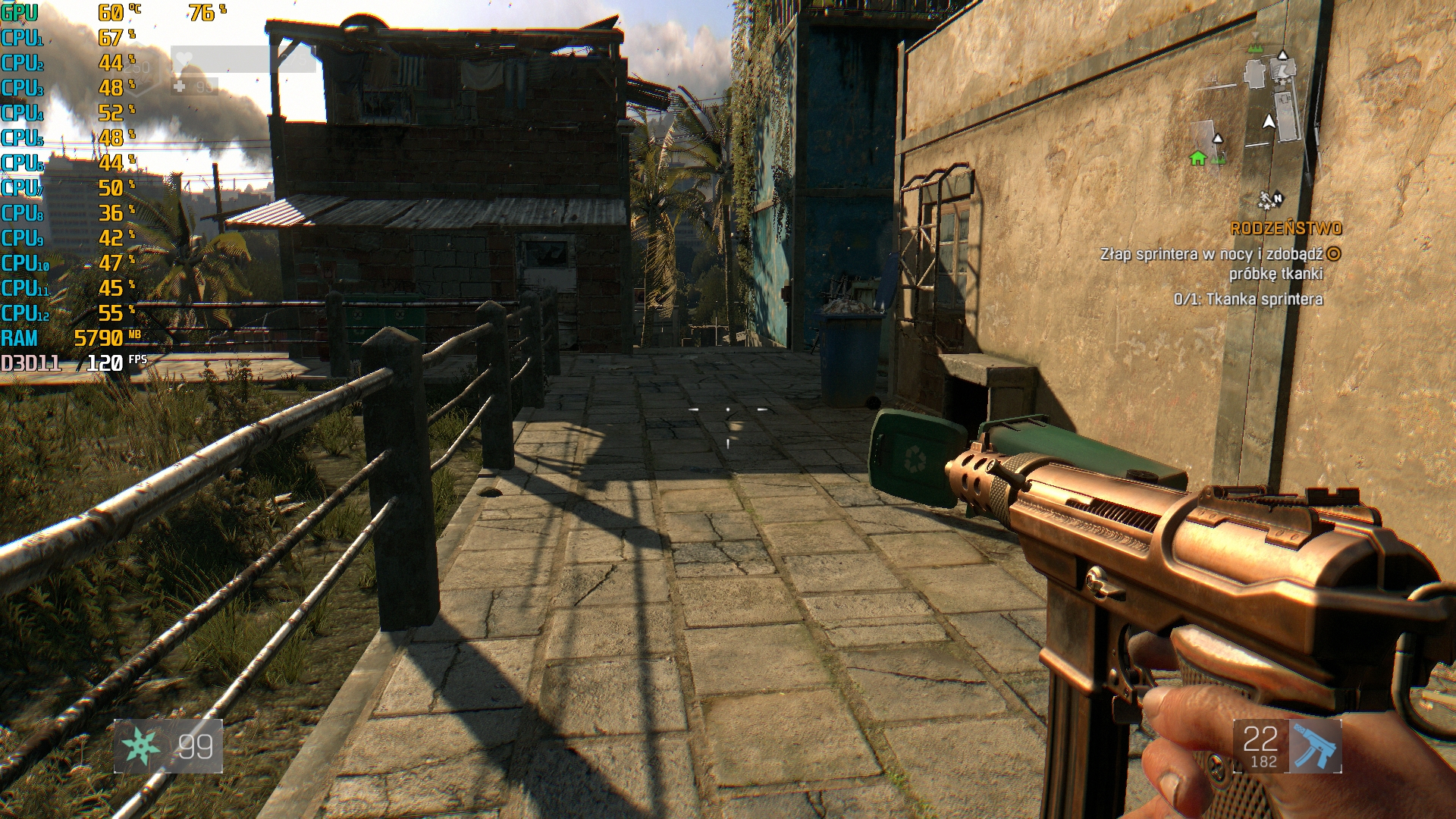The width and height of the screenshot is (1456, 819).
Task: Open the Rodzeństwo quest tracker
Action: coord(1285,228)
